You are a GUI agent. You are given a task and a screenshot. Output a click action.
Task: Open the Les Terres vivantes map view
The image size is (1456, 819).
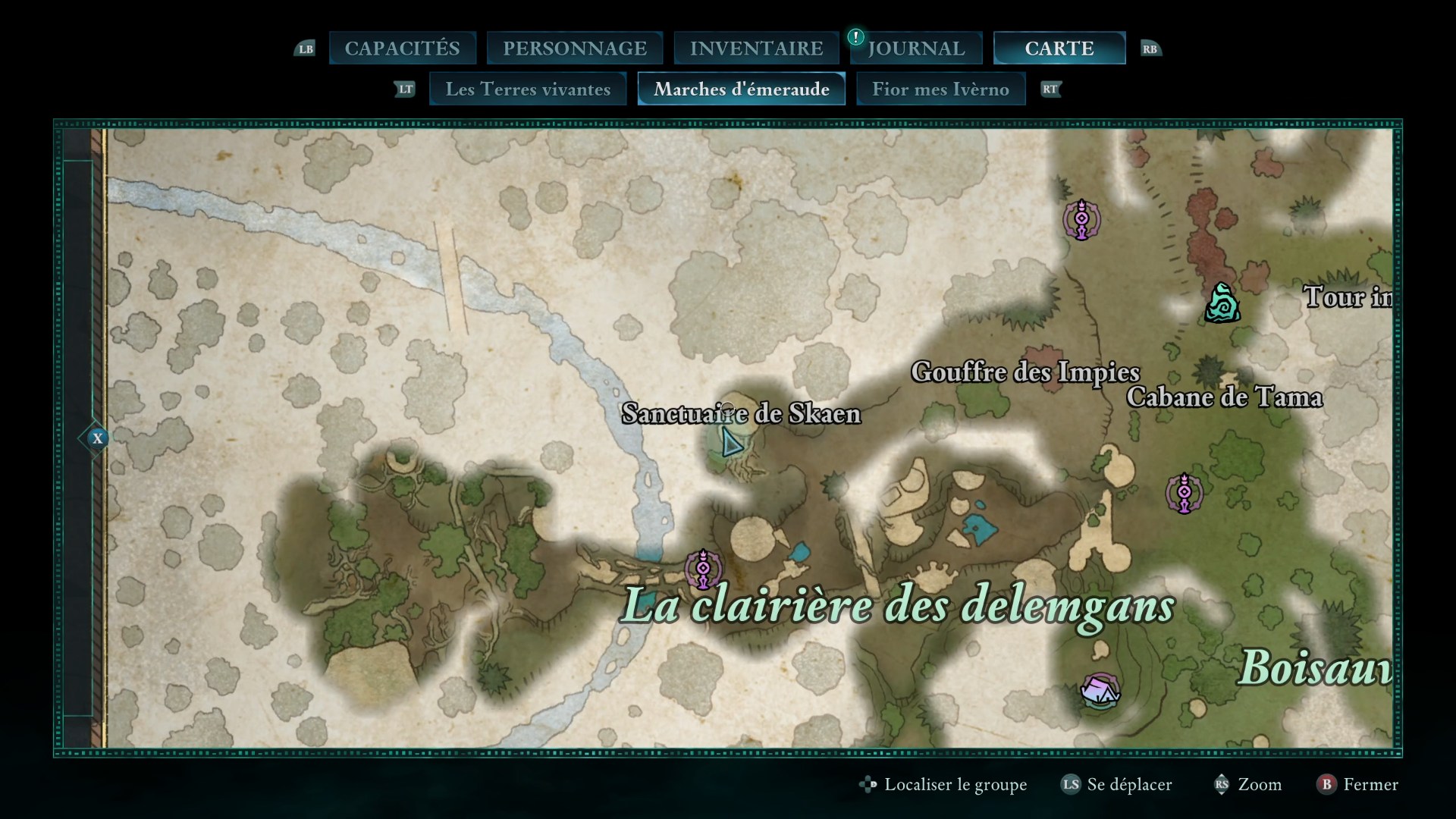[x=528, y=89]
